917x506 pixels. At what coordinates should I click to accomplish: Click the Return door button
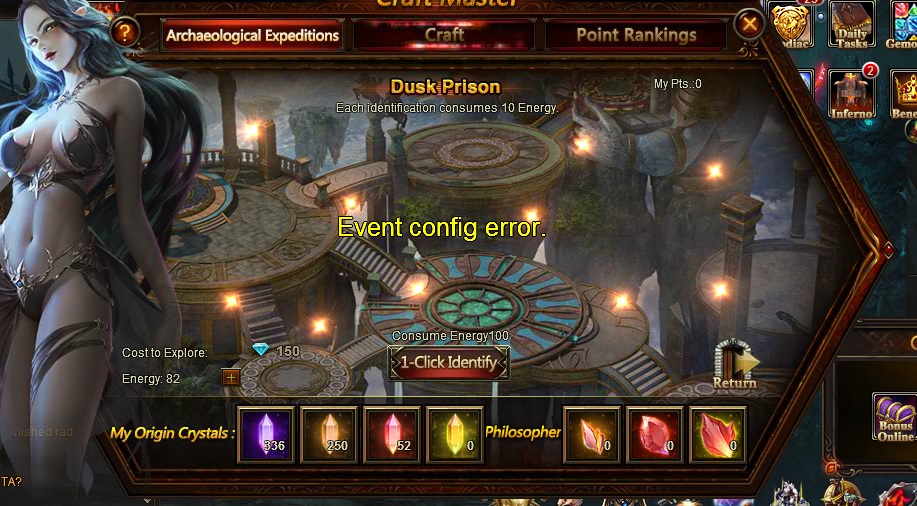tap(735, 364)
